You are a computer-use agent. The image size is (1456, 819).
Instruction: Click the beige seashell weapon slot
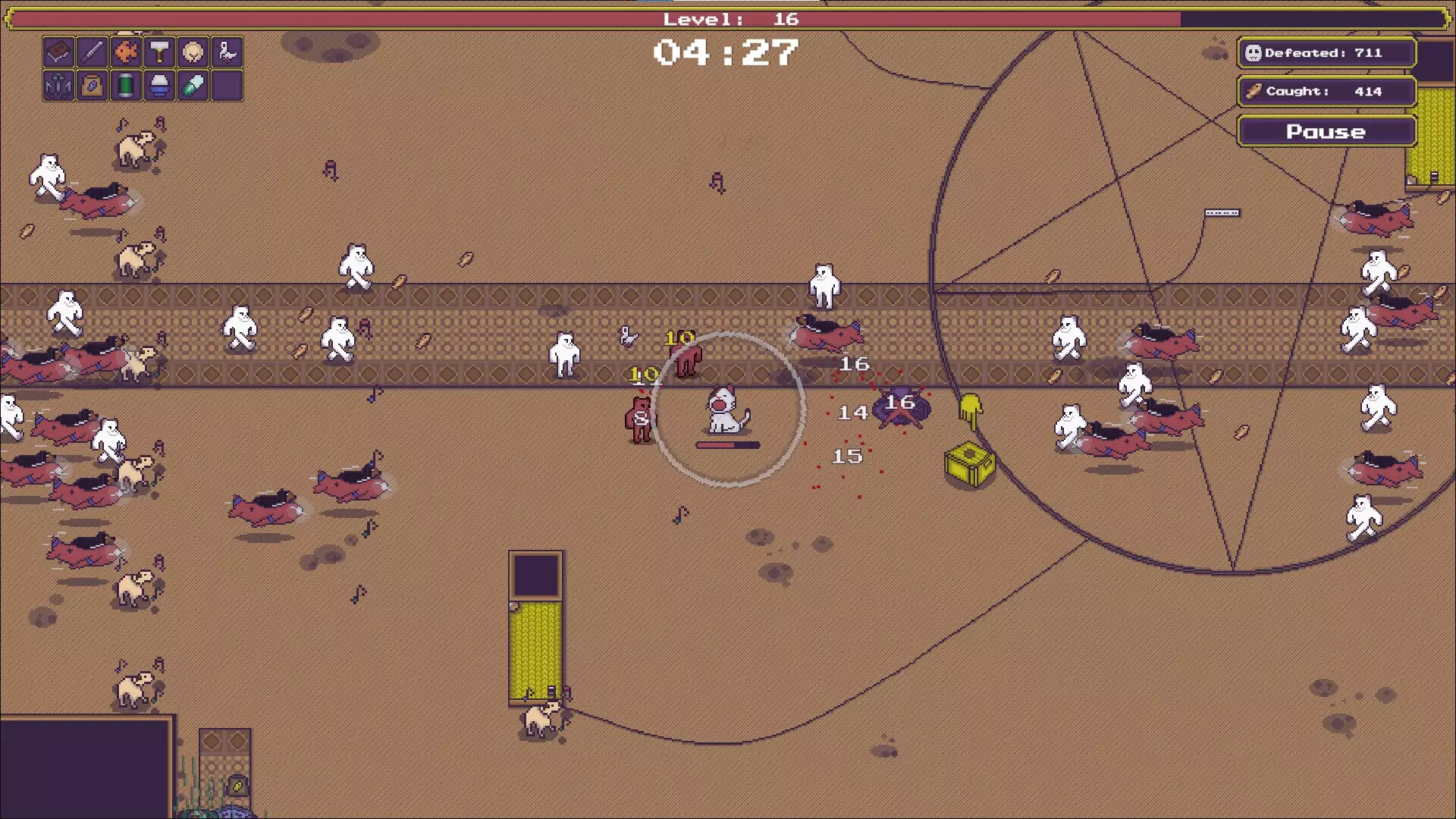pos(193,52)
